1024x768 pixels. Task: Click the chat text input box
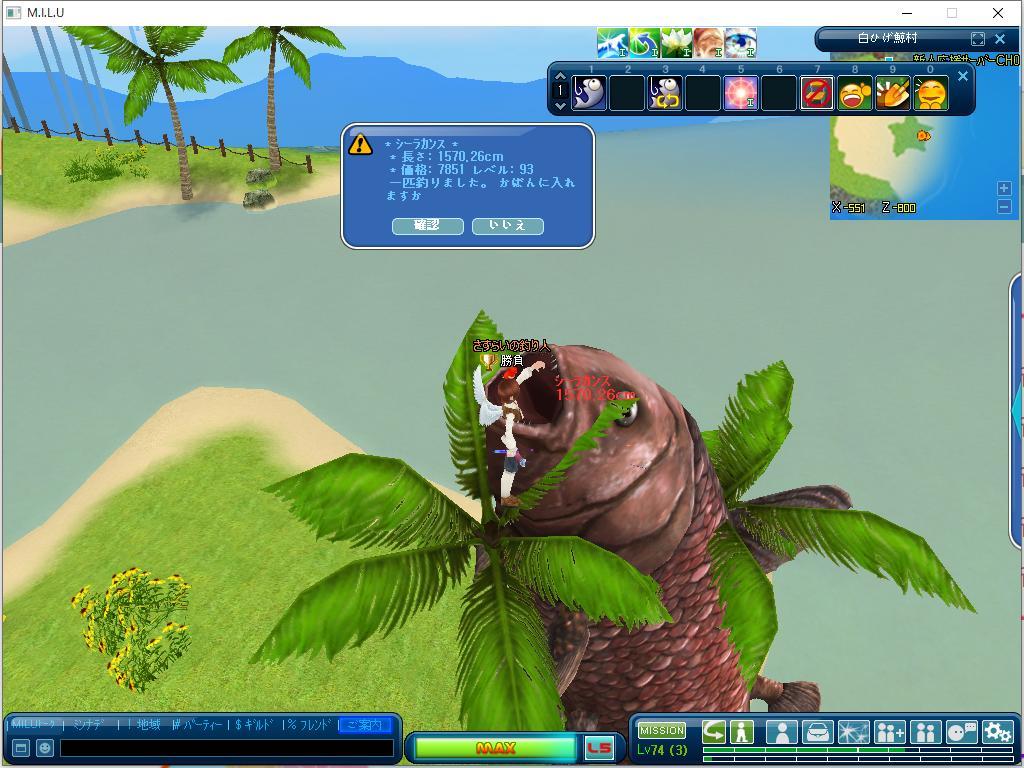coord(227,748)
